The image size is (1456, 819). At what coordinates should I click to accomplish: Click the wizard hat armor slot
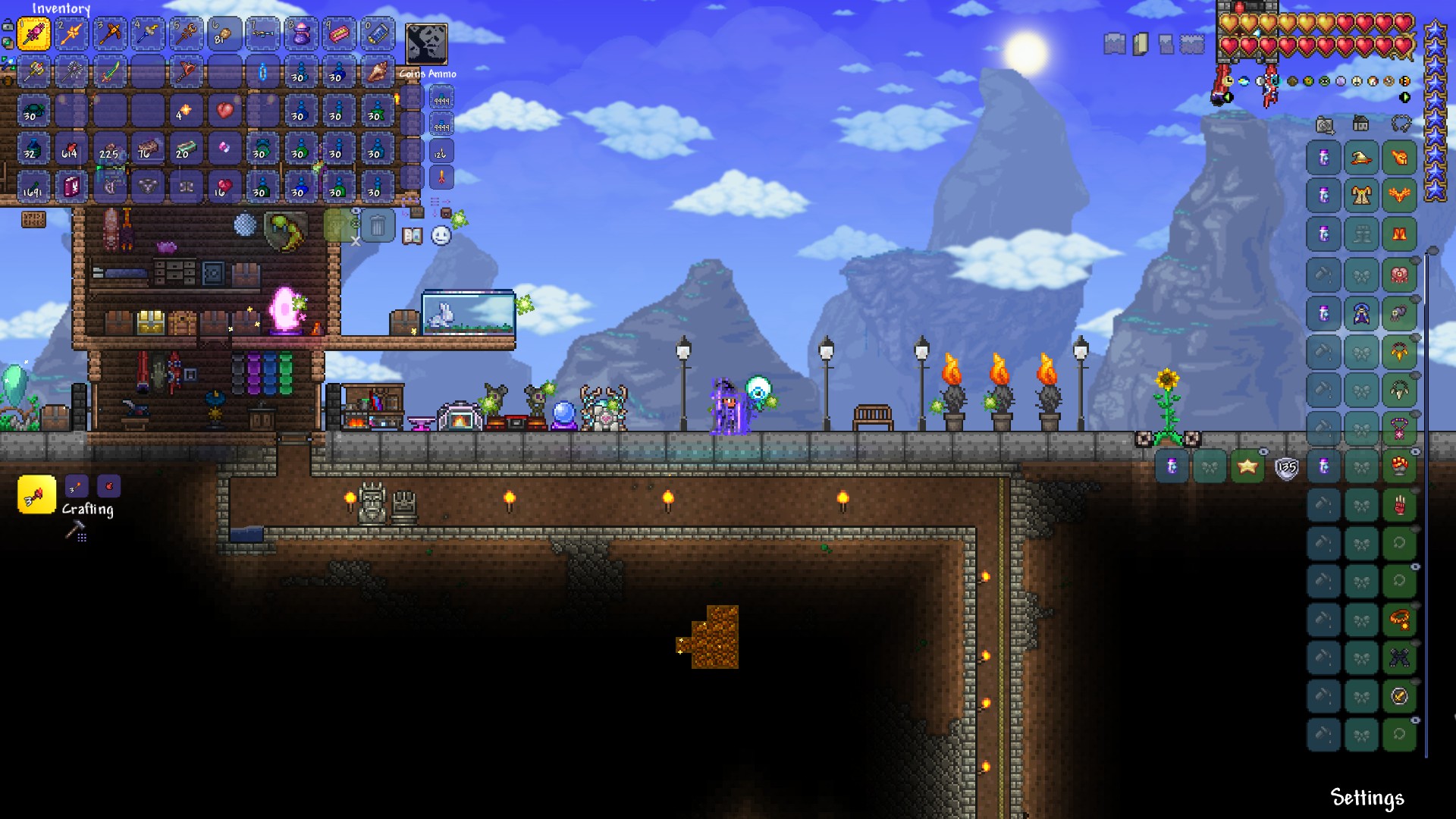[1361, 158]
